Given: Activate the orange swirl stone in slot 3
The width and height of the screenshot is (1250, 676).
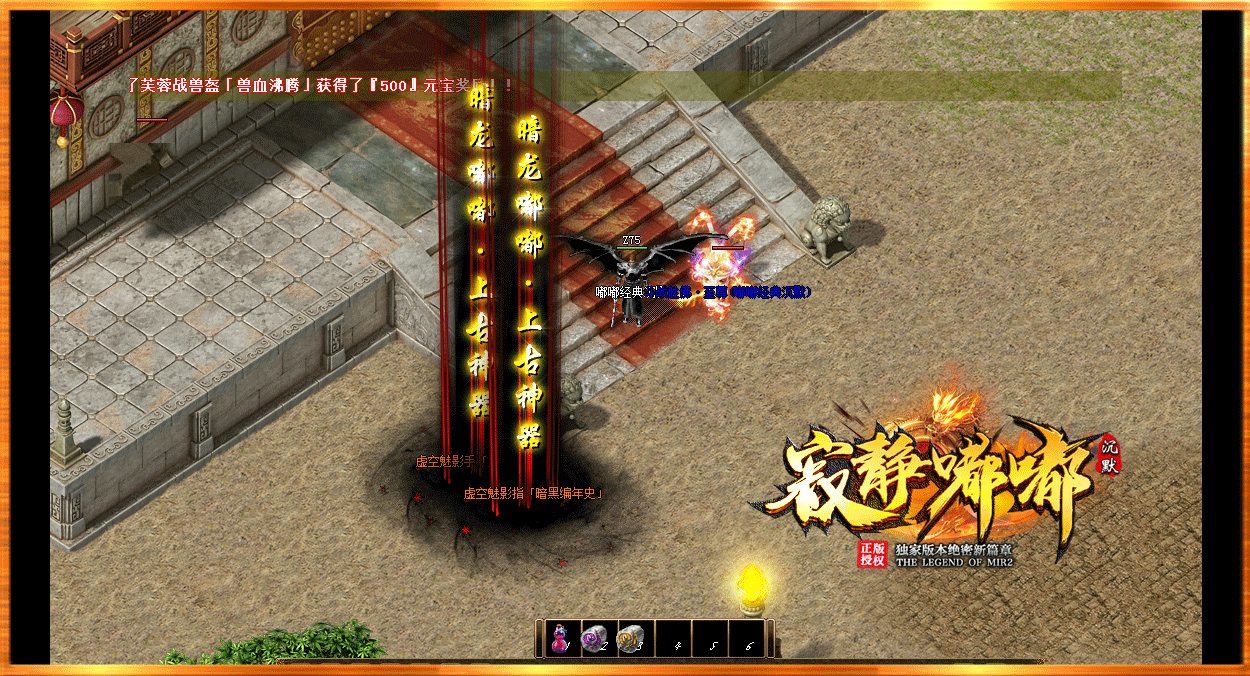Looking at the screenshot, I should (630, 637).
